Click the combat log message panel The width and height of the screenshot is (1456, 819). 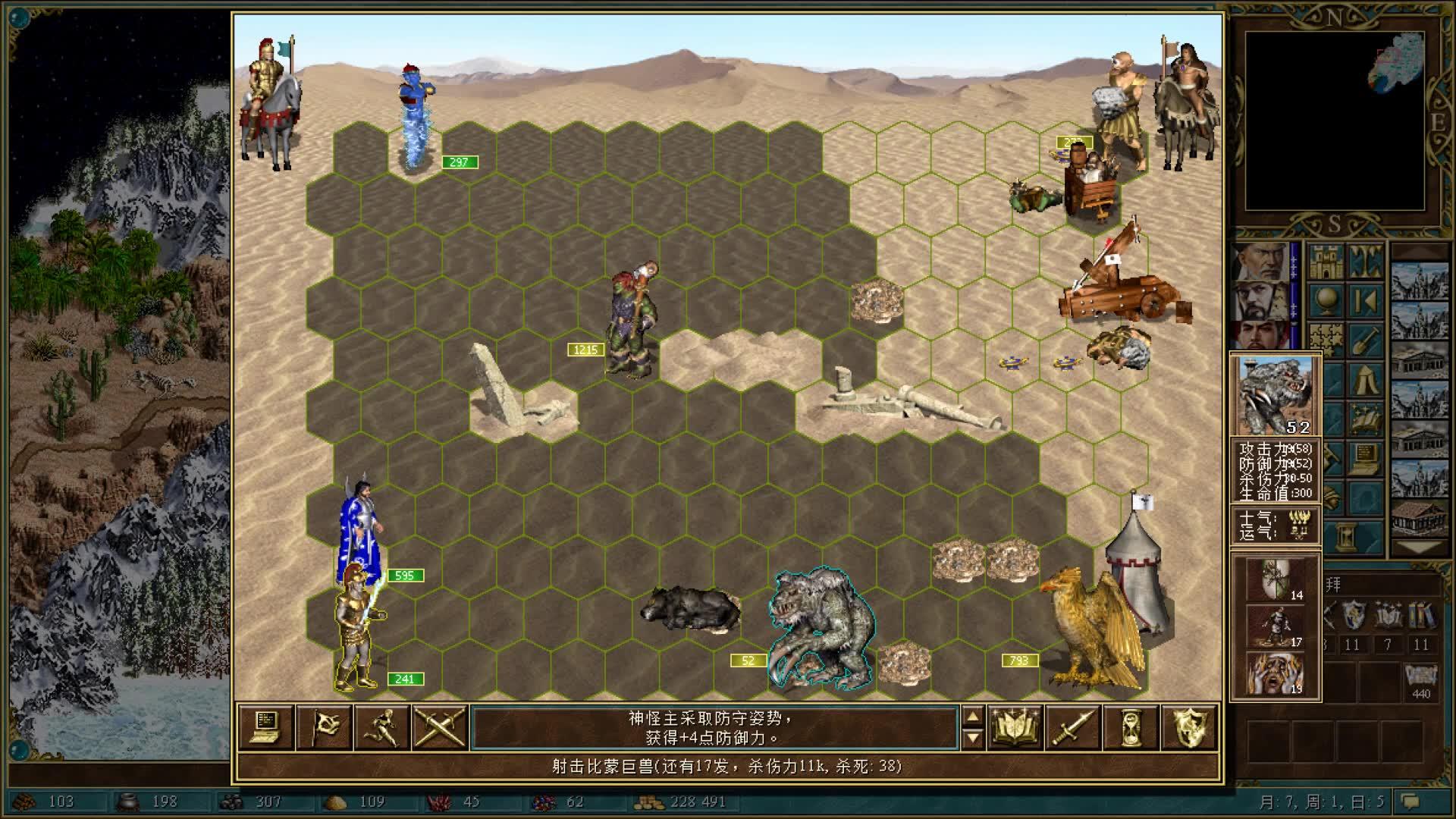pos(713,728)
